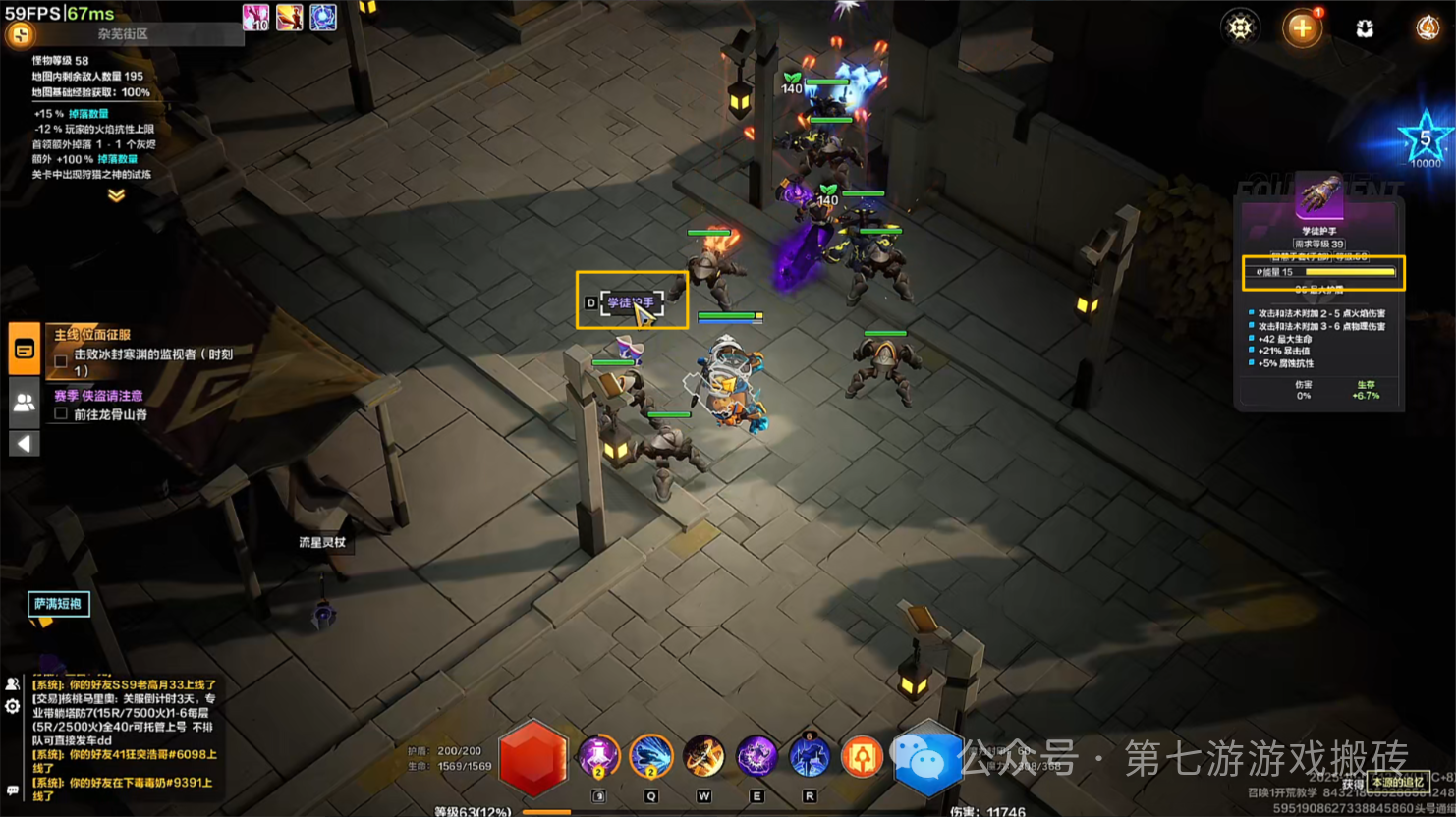The image size is (1456, 817).
Task: Select the 赛季 侠盗请注意 quest entry
Action: (98, 396)
